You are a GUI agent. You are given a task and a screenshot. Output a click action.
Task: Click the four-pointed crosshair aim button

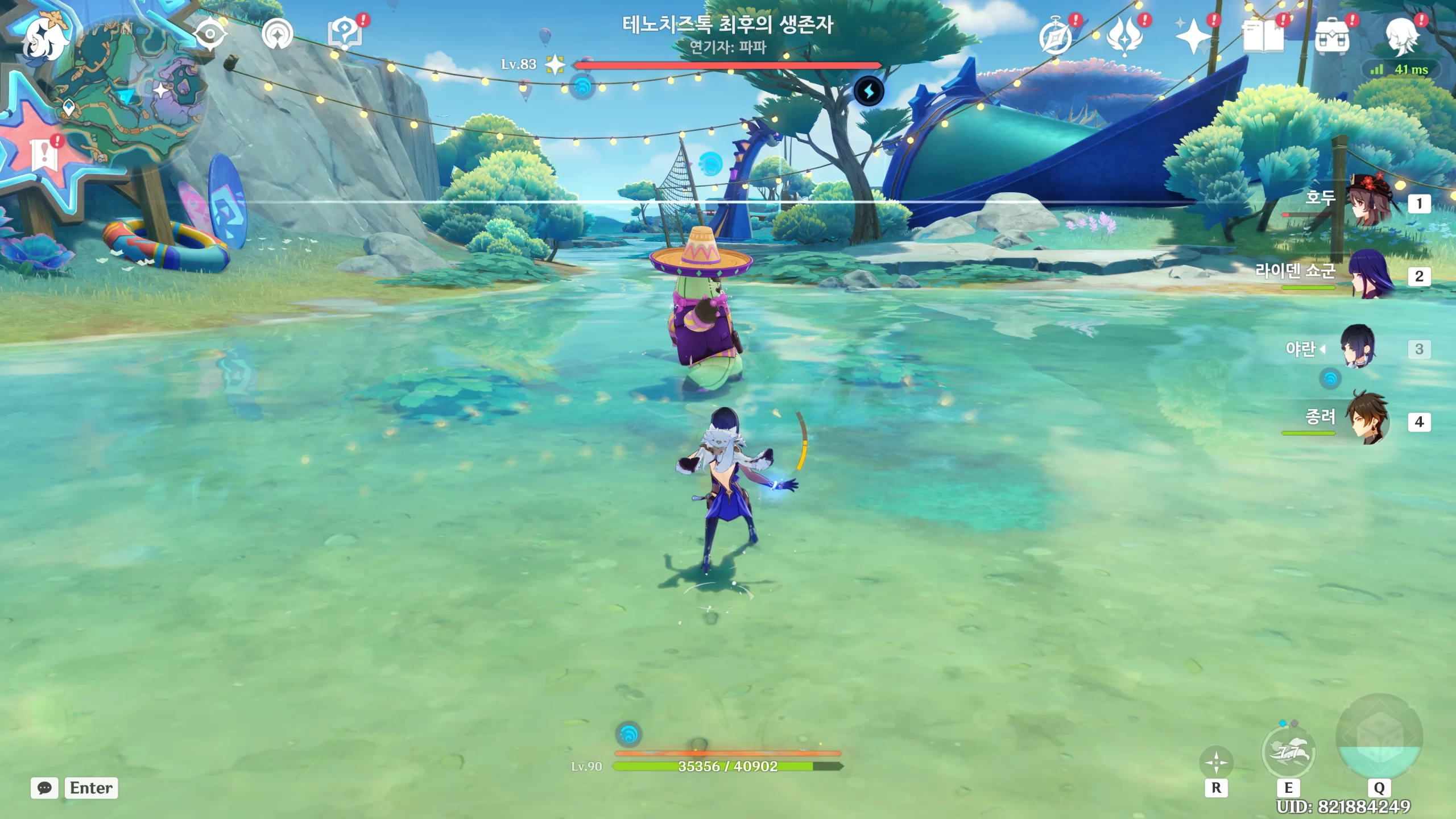(x=1216, y=762)
